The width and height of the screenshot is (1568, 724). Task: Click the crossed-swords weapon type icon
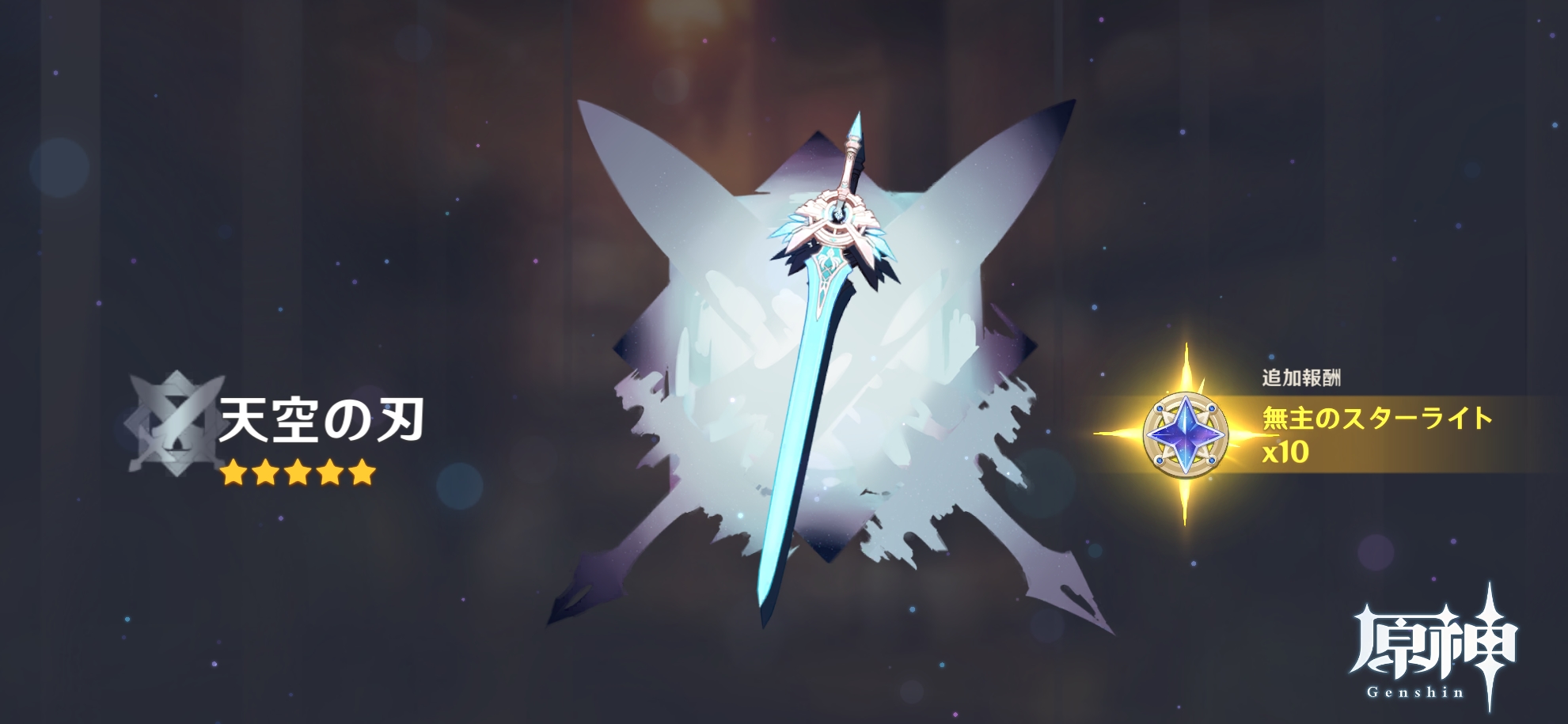tap(176, 426)
